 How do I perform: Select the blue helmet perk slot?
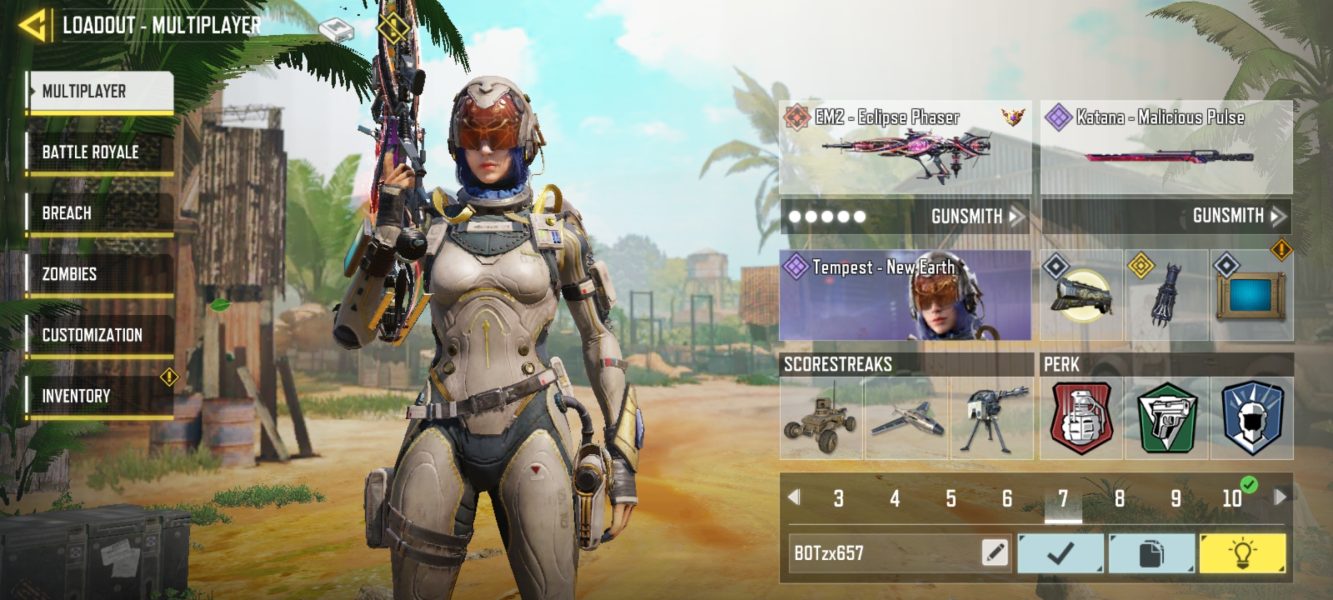pos(1252,418)
